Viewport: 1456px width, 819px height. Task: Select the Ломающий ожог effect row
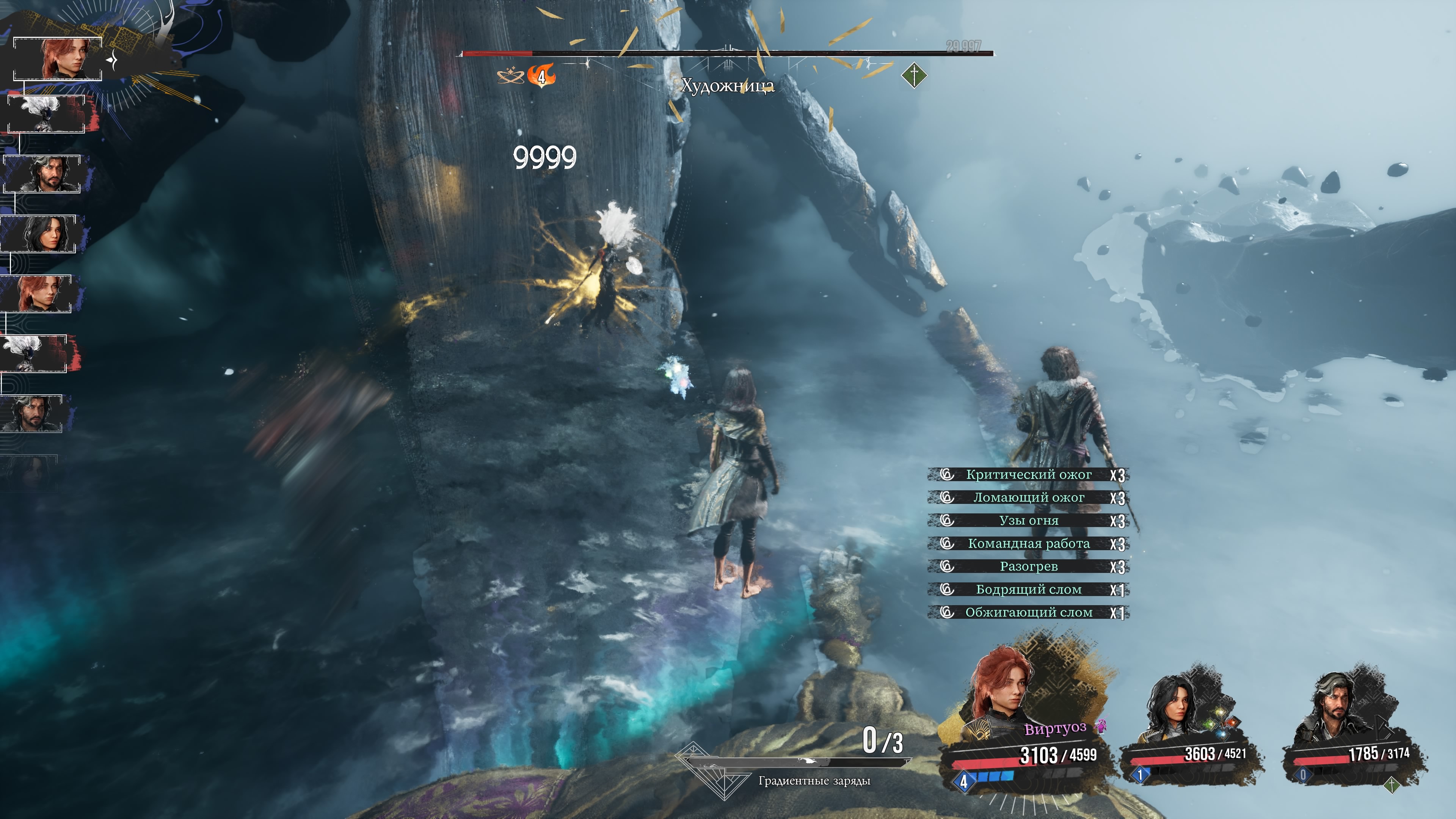(1028, 498)
